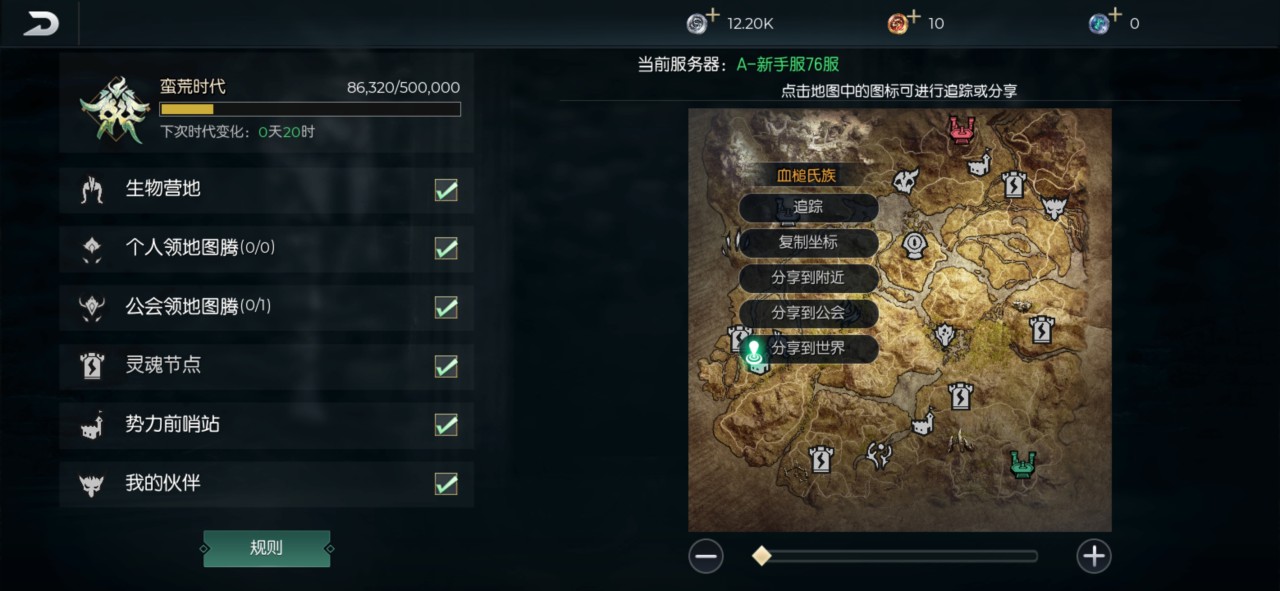Select the red fortress marker on map
This screenshot has height=591, width=1280.
pyautogui.click(x=962, y=128)
